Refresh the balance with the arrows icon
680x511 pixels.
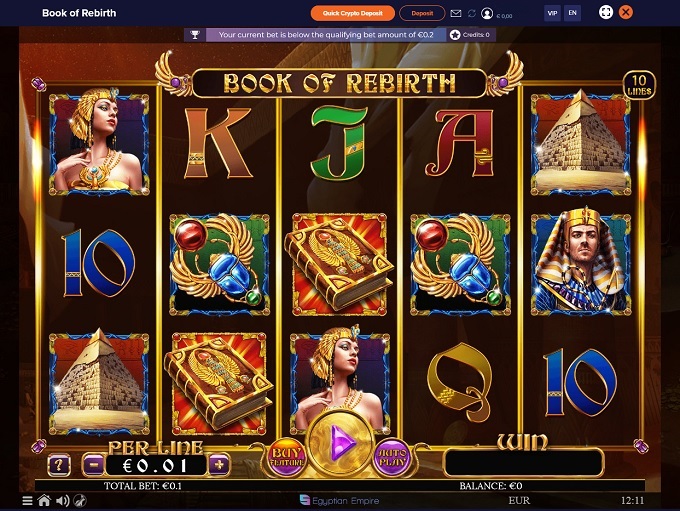coord(472,14)
